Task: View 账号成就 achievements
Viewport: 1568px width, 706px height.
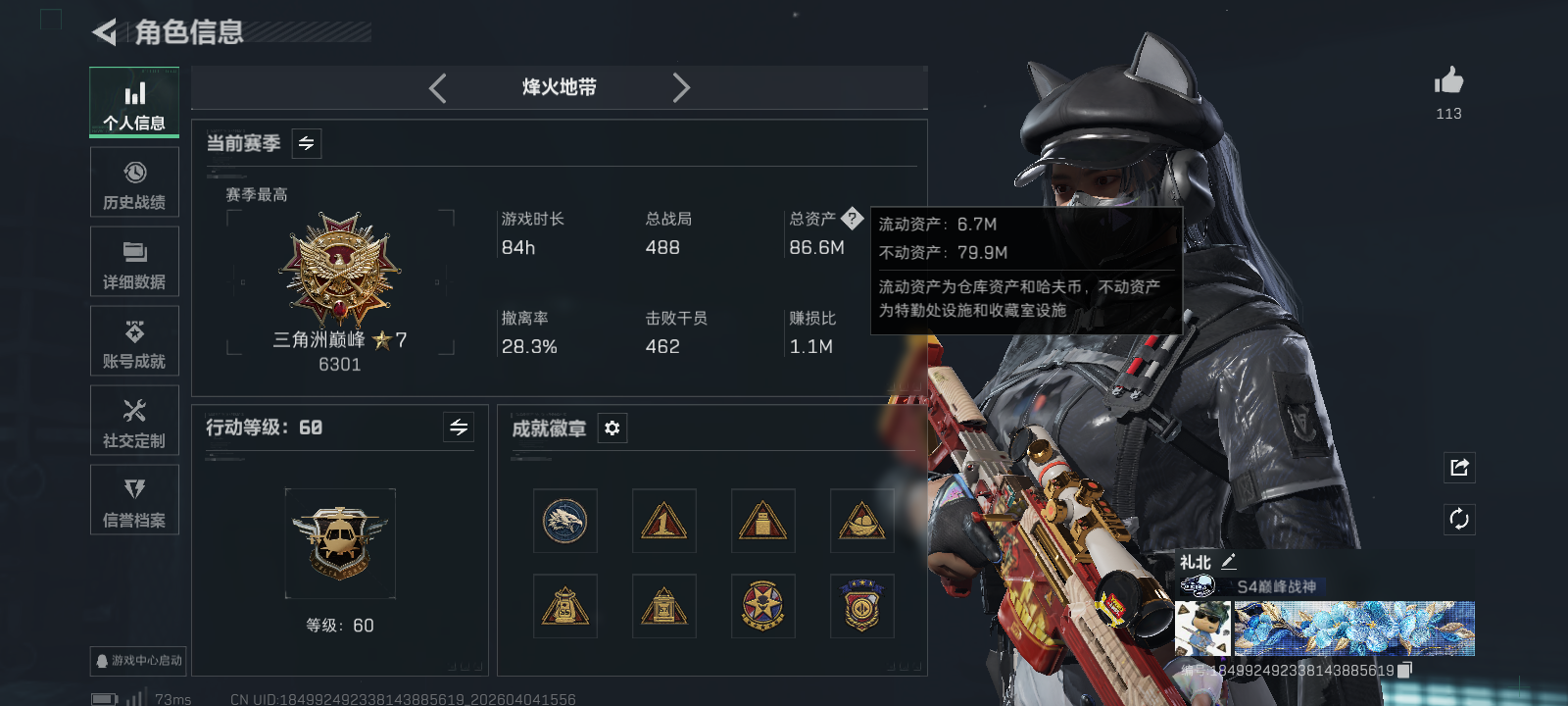Action: pos(134,341)
